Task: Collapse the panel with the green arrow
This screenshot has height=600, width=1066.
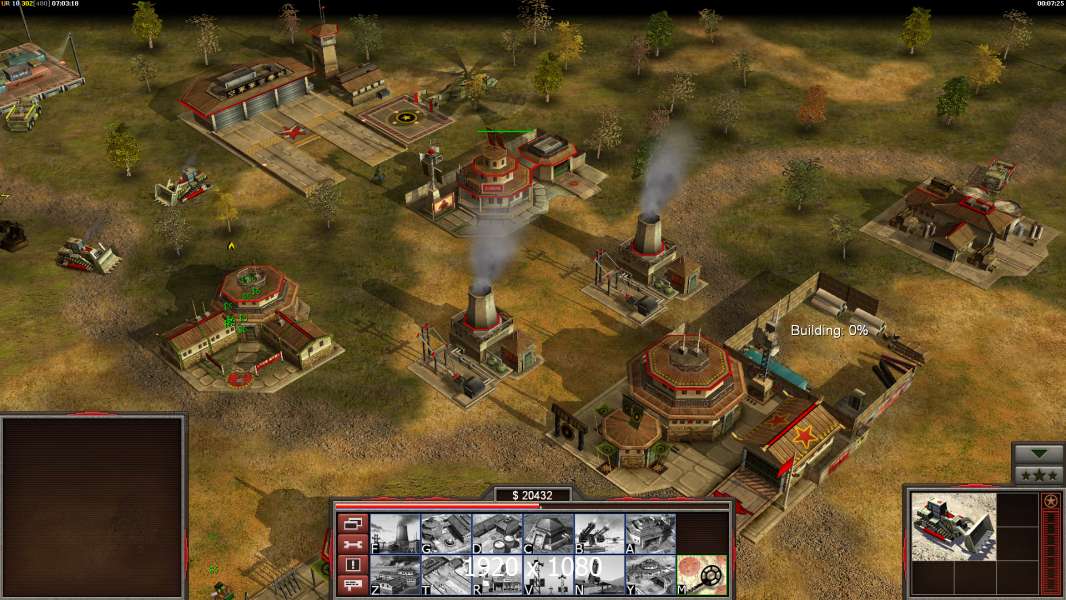Action: [x=1038, y=454]
